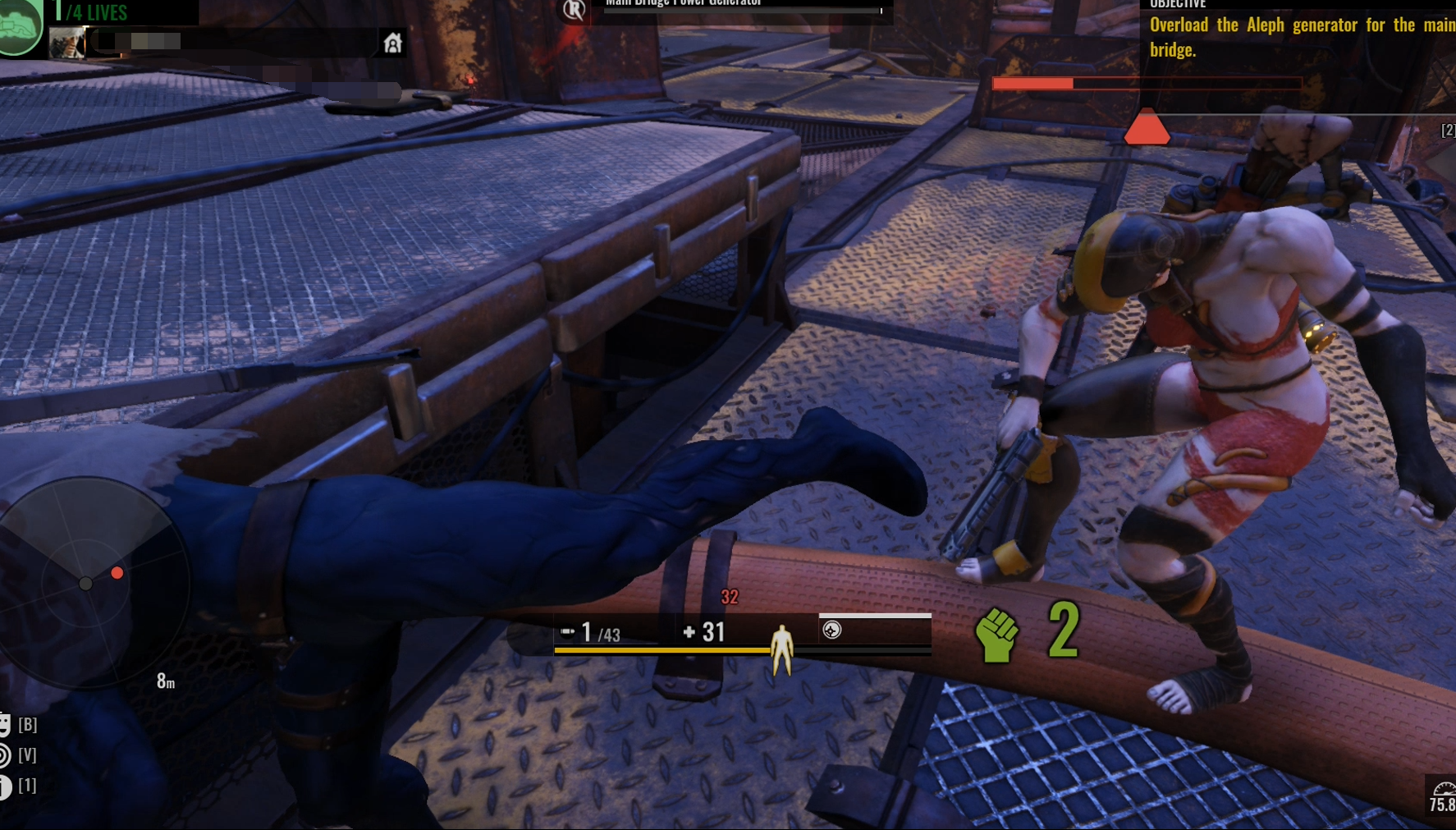Click the red triangle objective marker
This screenshot has width=1456, height=830.
click(x=1147, y=128)
